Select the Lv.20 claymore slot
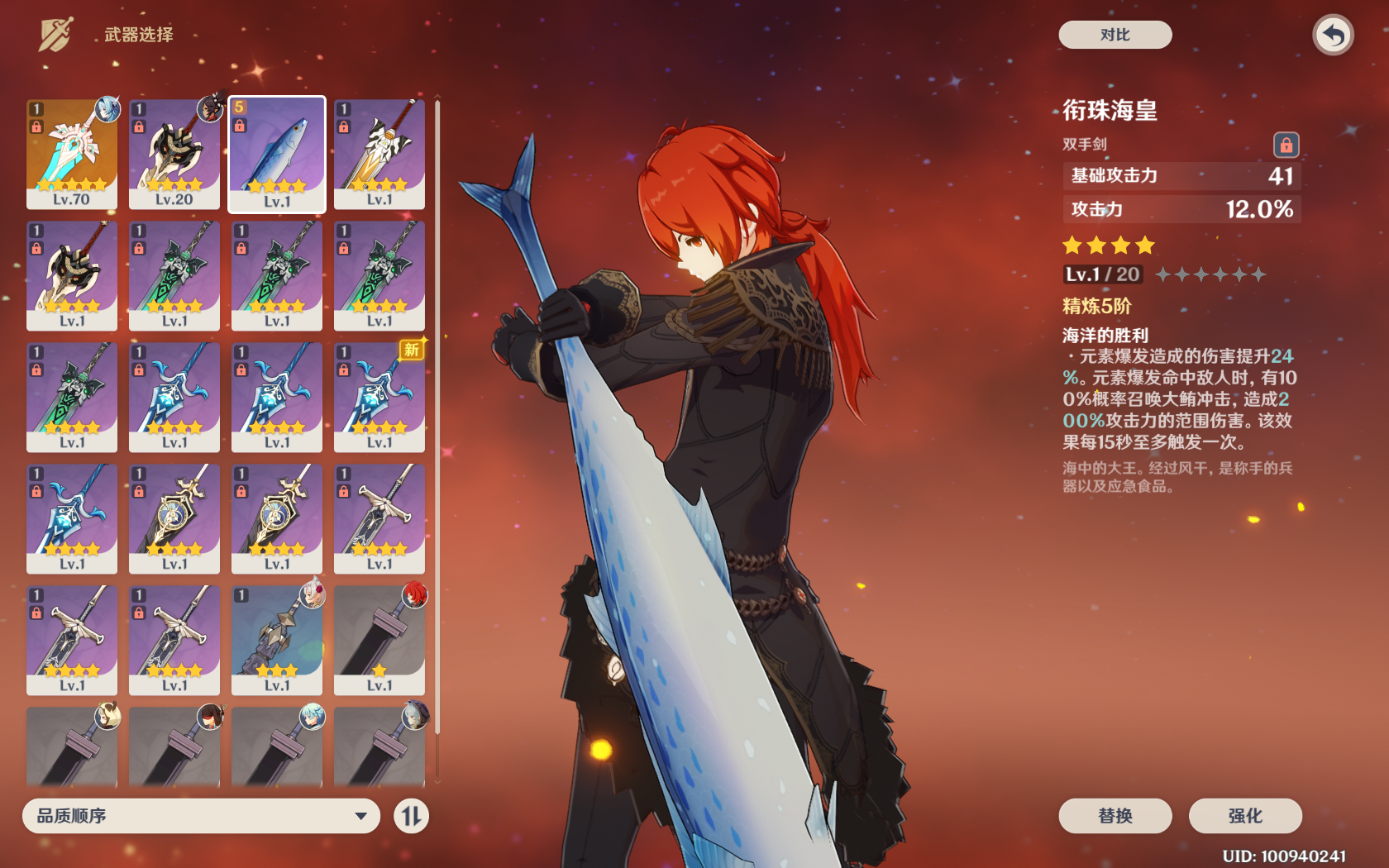1389x868 pixels. click(174, 154)
